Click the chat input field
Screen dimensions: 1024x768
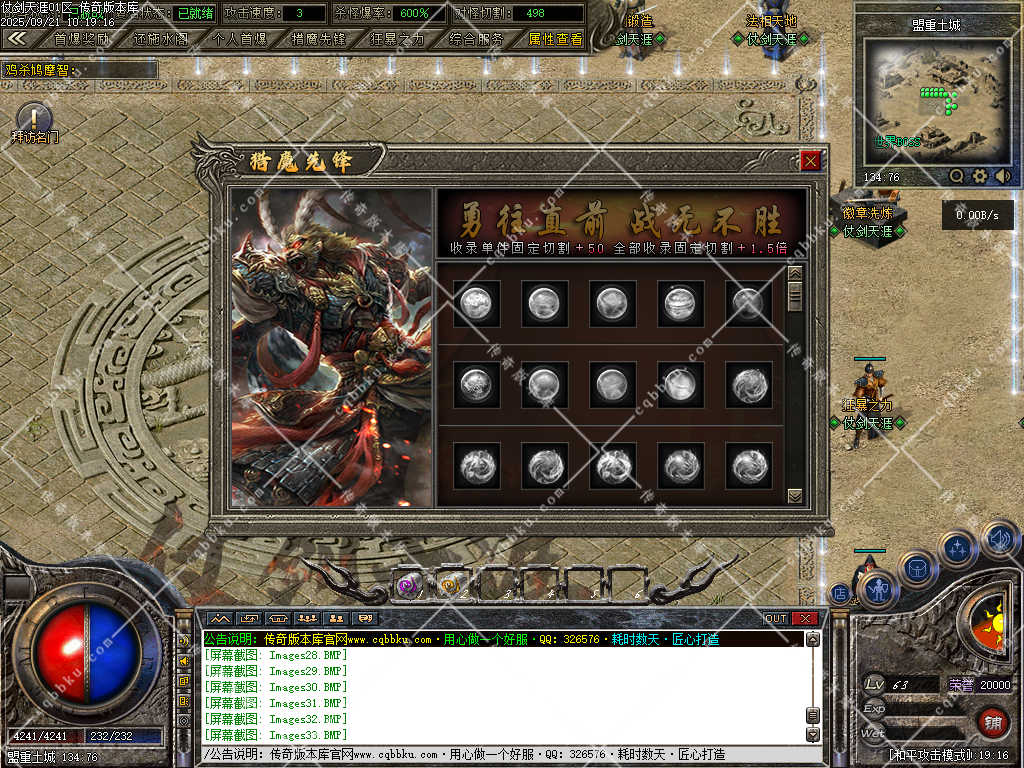click(500, 755)
